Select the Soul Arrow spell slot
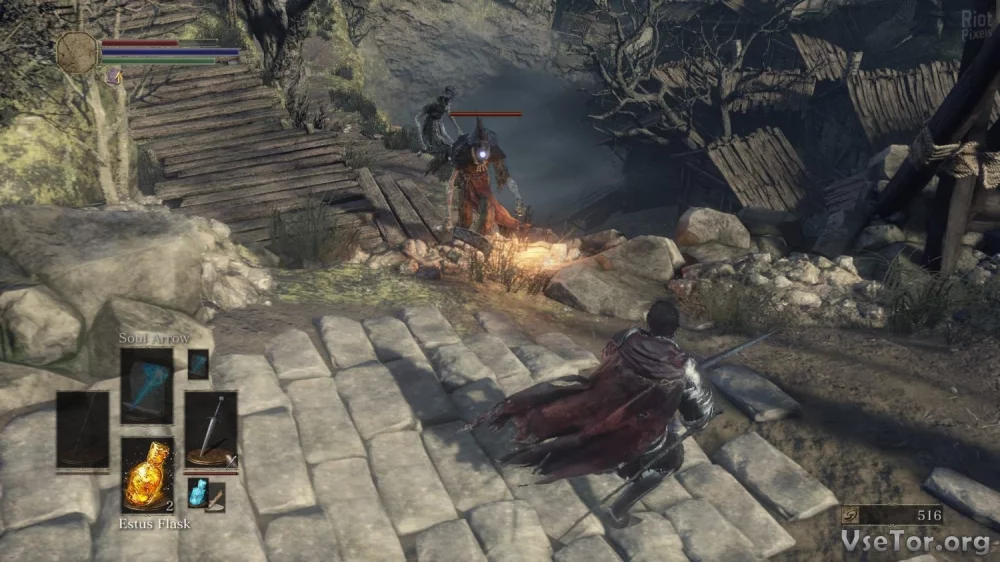1000x562 pixels. coord(147,385)
